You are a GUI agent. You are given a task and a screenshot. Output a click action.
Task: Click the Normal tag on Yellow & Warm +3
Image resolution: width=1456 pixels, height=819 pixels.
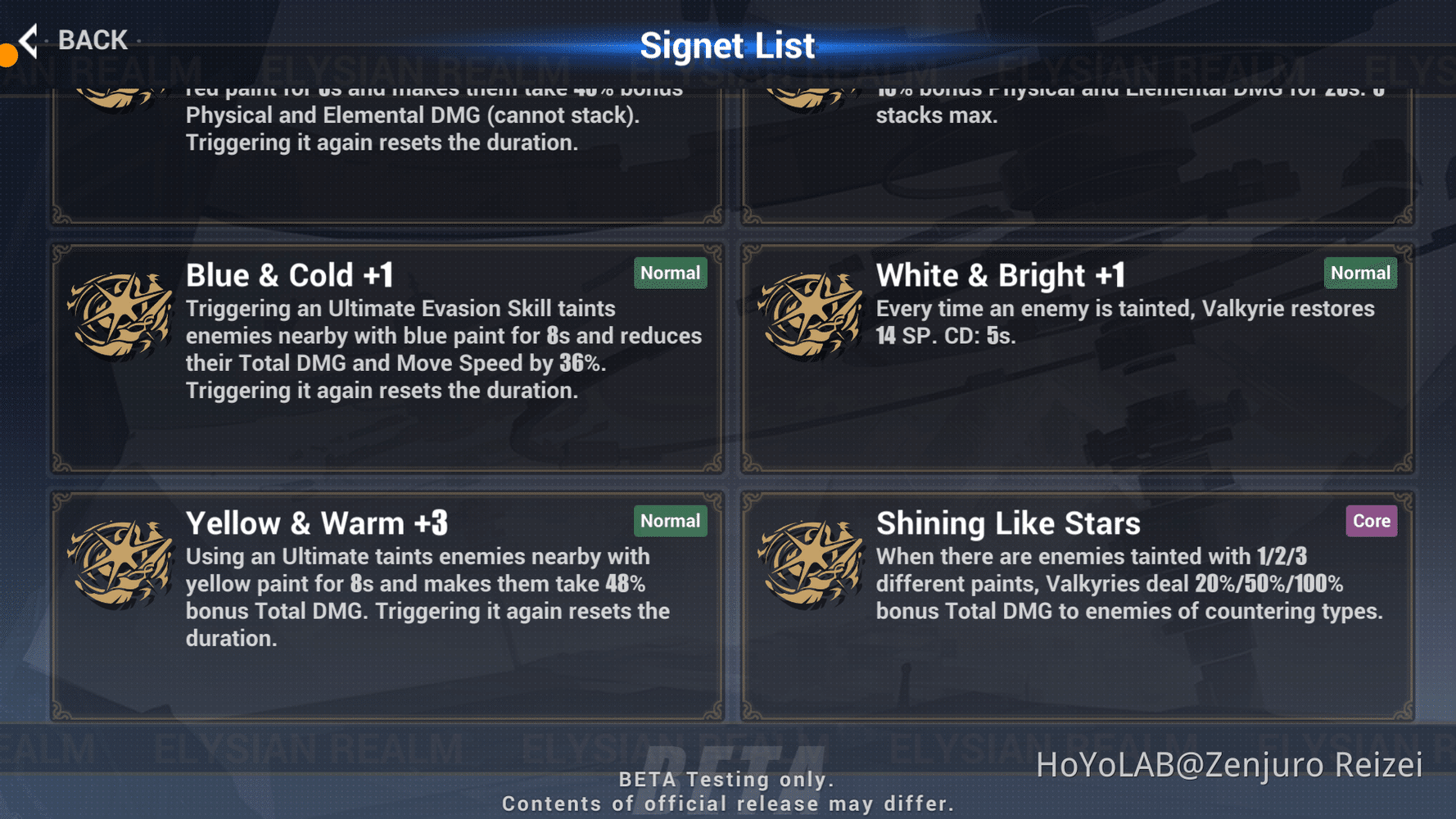point(670,521)
